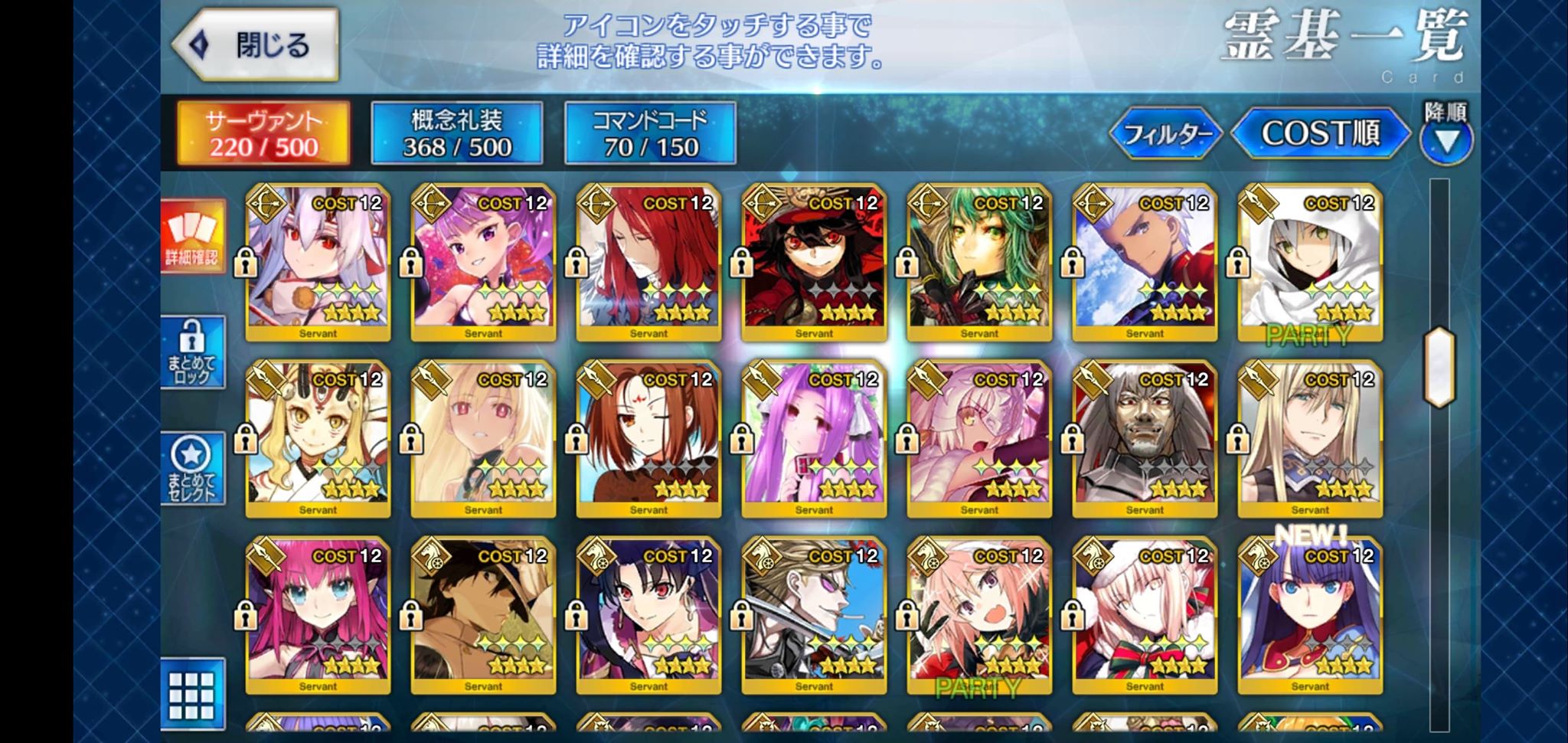Open the 概念礼装 tab
Screen dimensions: 1568x743
[x=457, y=133]
